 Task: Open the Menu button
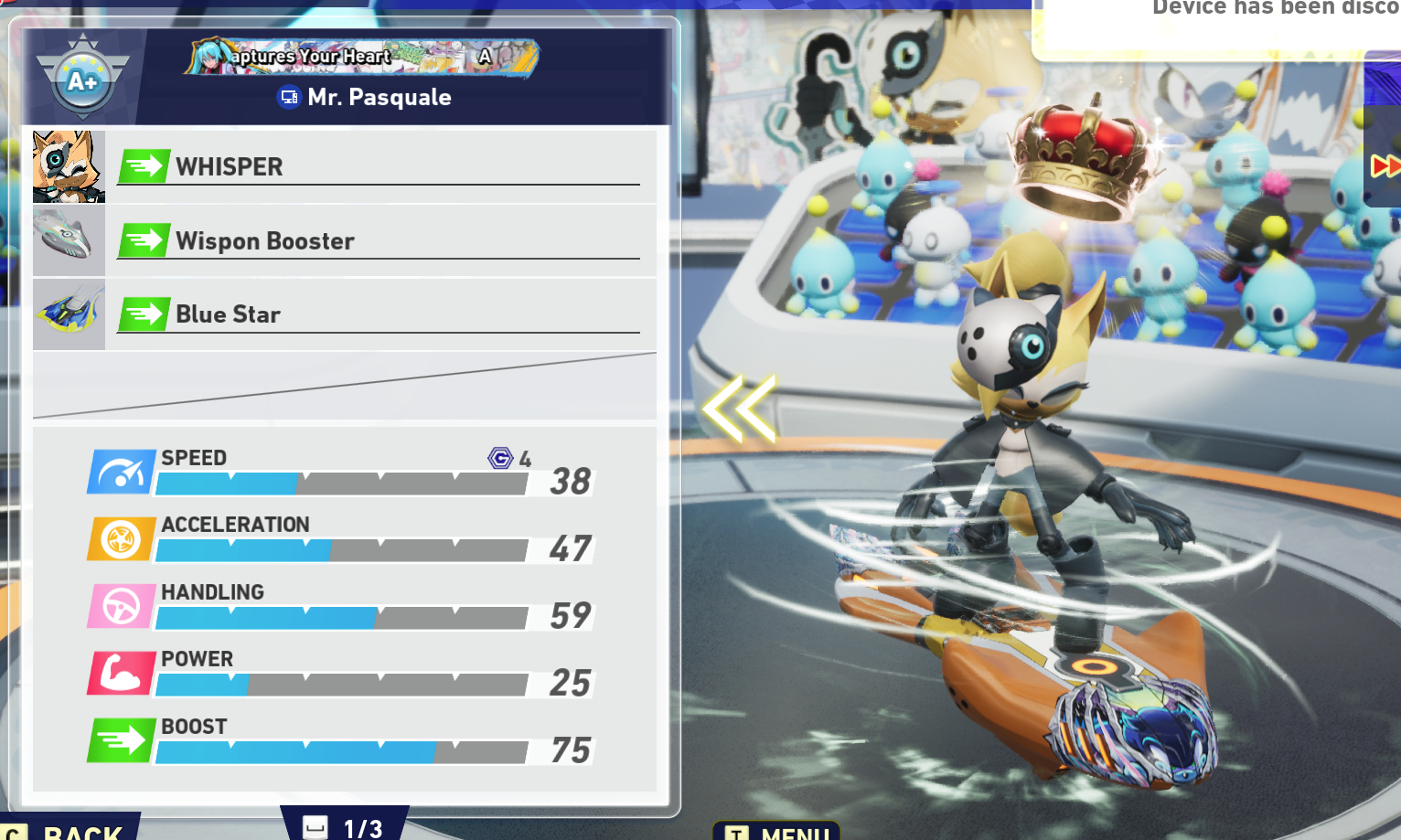pos(777,832)
